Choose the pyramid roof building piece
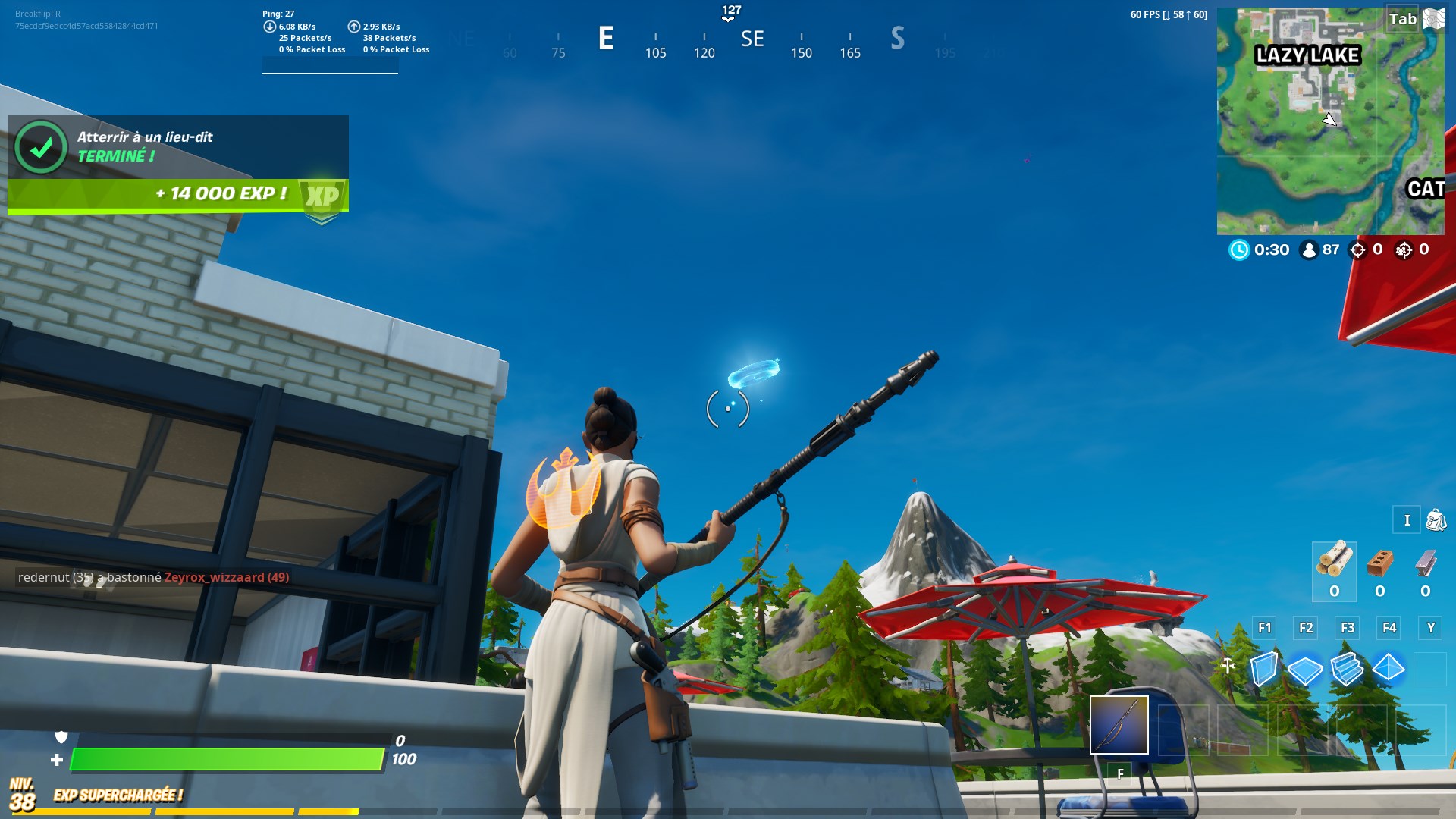1456x819 pixels. click(1389, 669)
